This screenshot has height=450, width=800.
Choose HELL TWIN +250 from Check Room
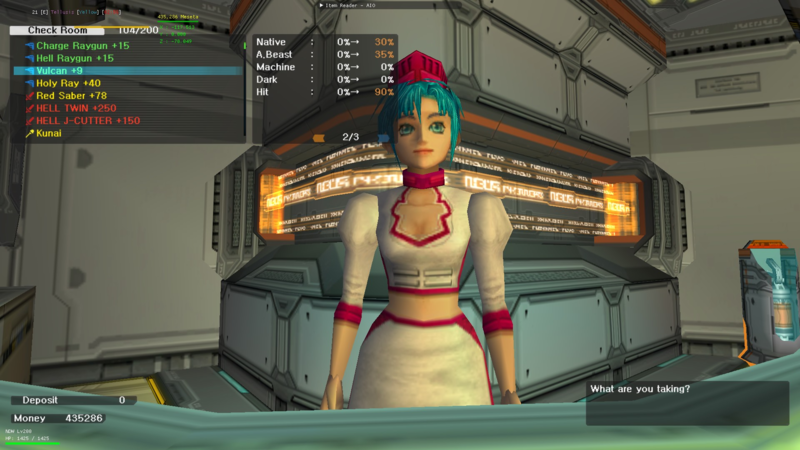point(76,108)
